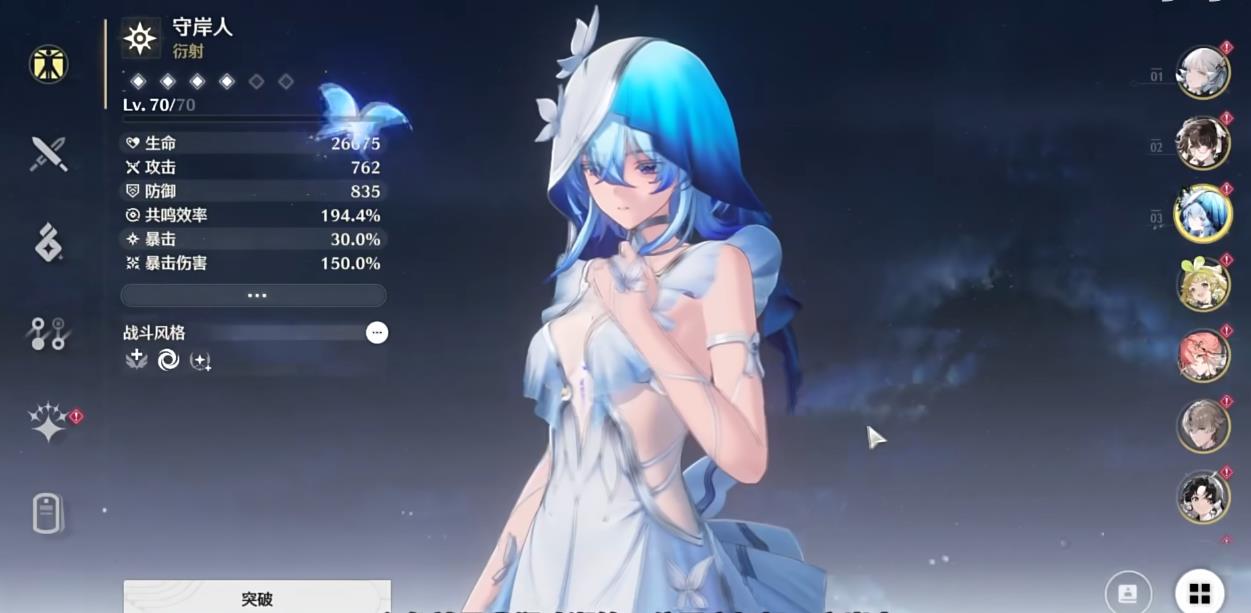Image resolution: width=1251 pixels, height=613 pixels.
Task: Open 战斗风格 details via round ellipsis button
Action: 377,333
